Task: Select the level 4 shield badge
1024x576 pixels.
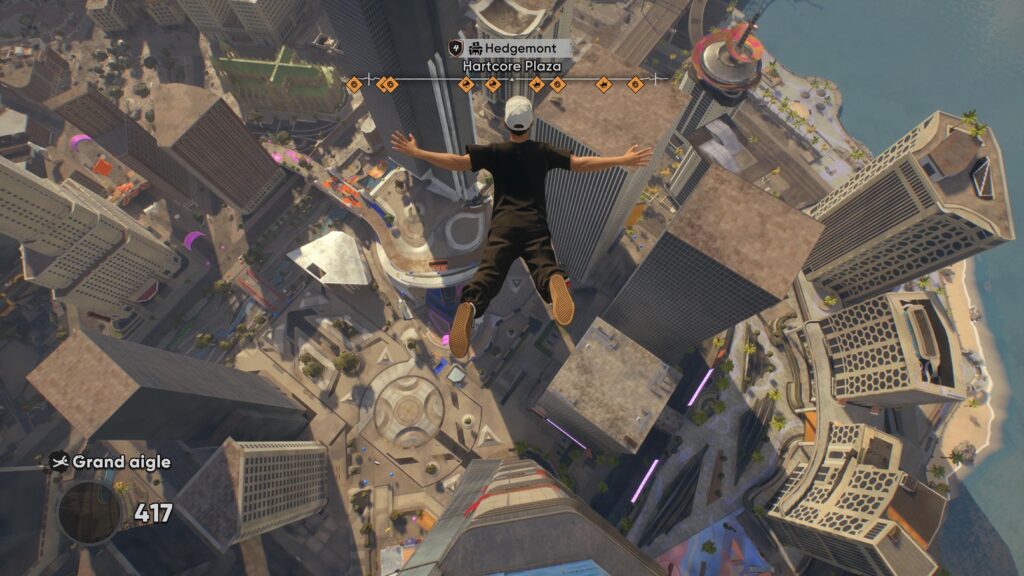Action: [x=456, y=48]
